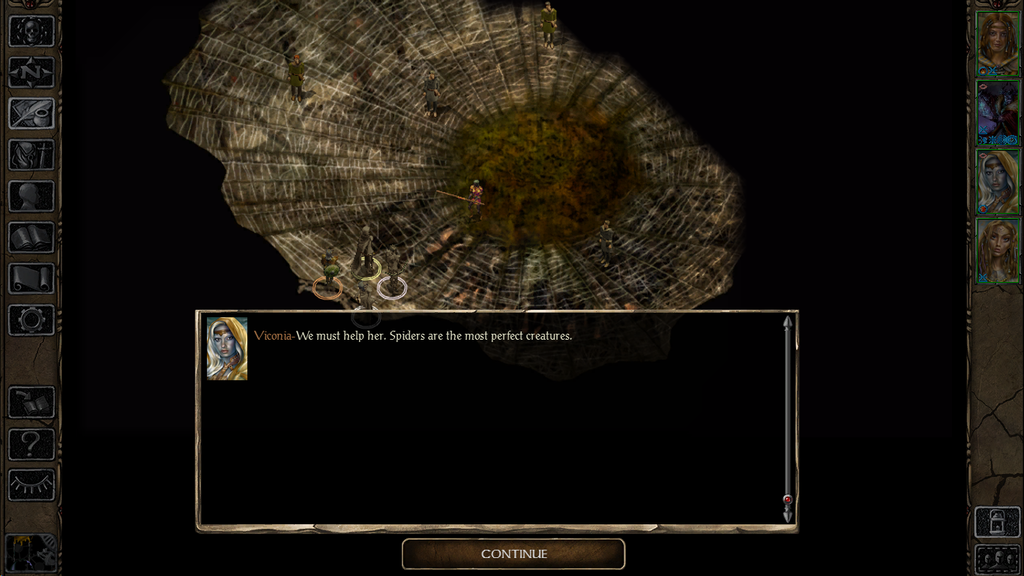Viewport: 1024px width, 576px height.
Task: Click the clock button at bottom left
Action: click(31, 554)
